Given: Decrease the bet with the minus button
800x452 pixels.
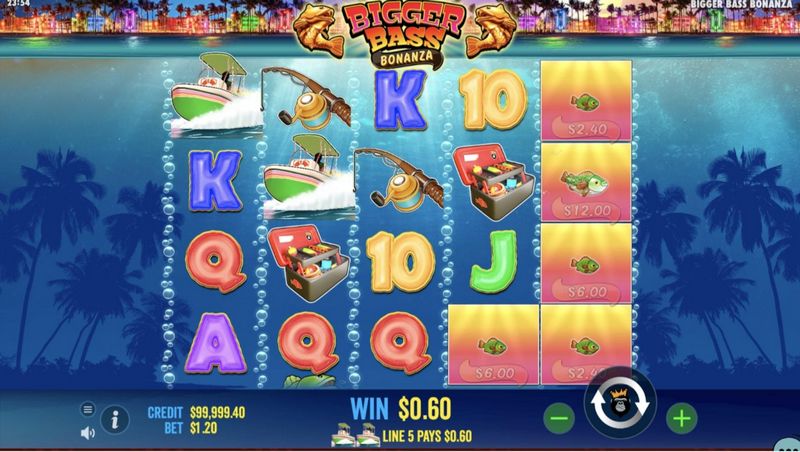Looking at the screenshot, I should [x=560, y=417].
